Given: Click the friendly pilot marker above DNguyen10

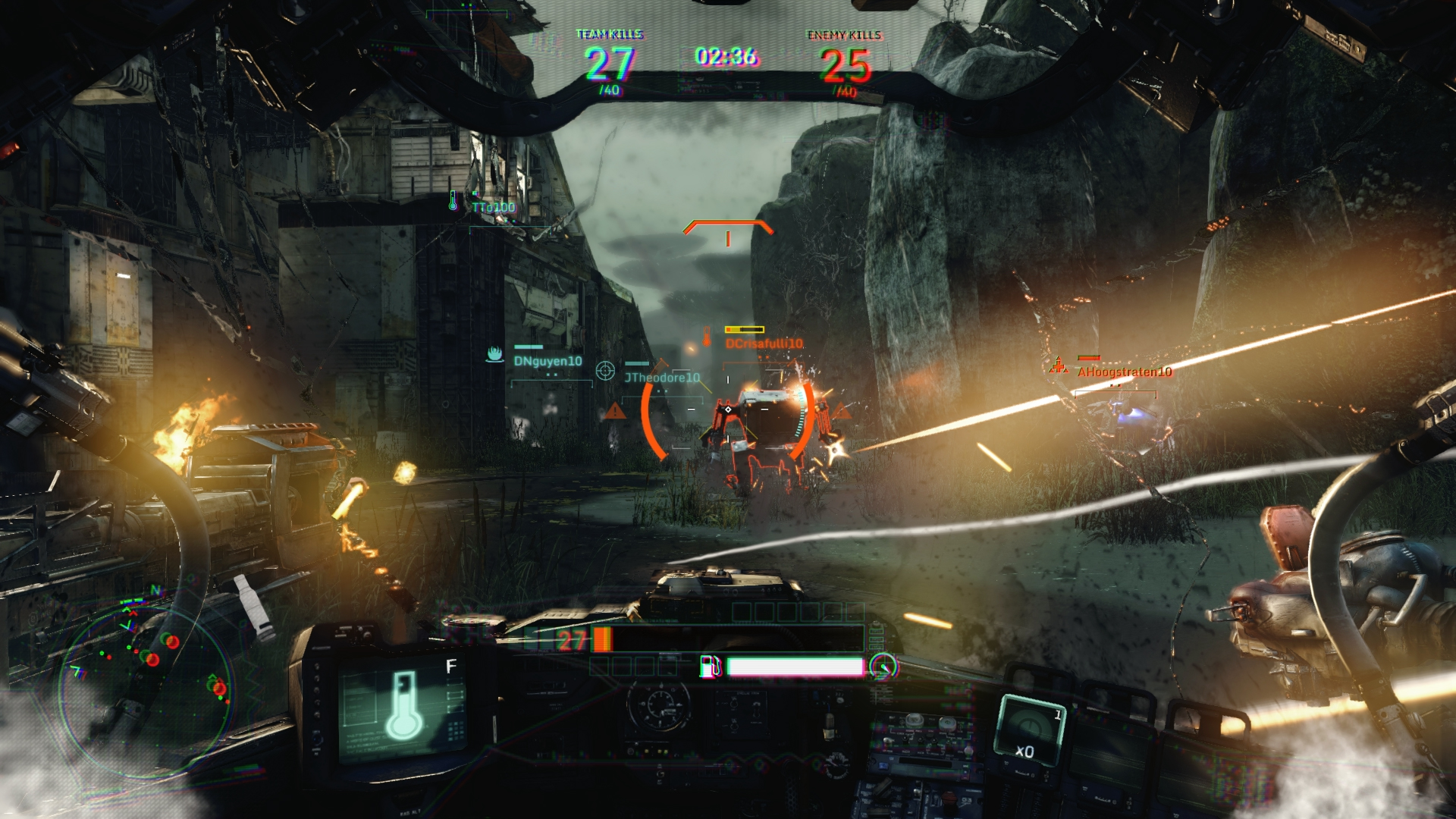Looking at the screenshot, I should tap(494, 355).
